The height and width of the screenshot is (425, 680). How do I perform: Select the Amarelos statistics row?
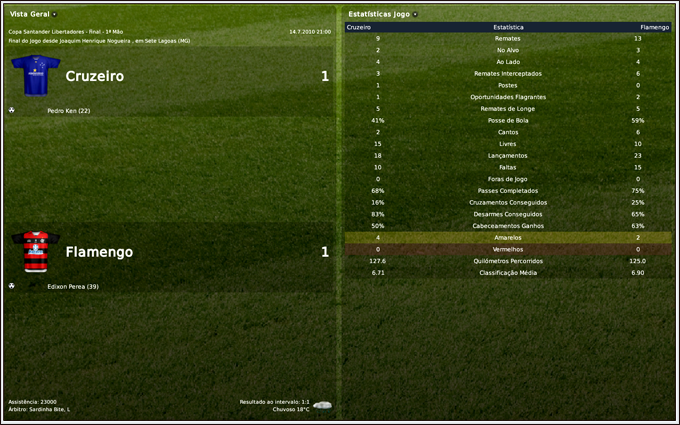508,238
